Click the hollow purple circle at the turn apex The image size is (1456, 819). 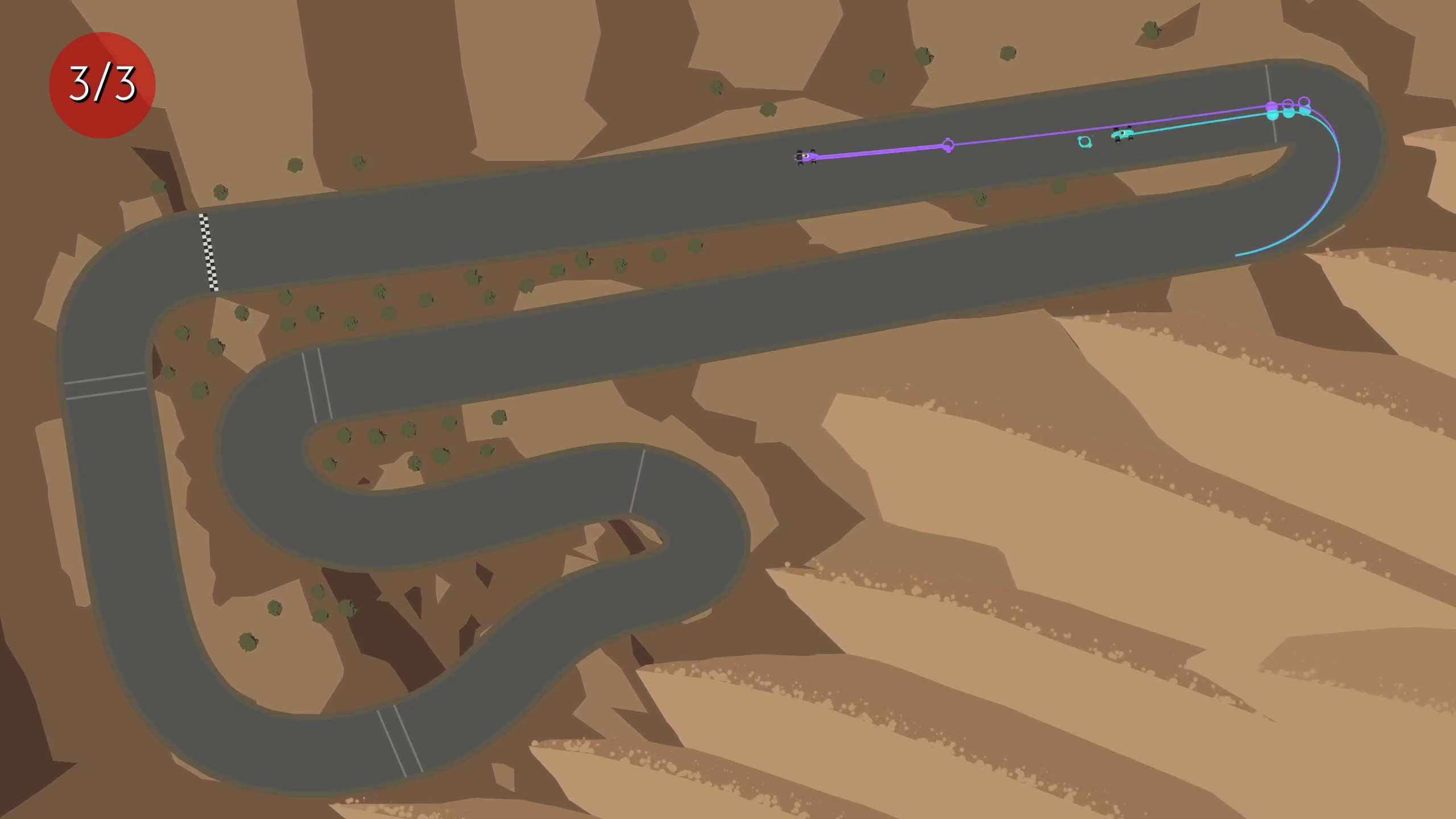point(1305,102)
